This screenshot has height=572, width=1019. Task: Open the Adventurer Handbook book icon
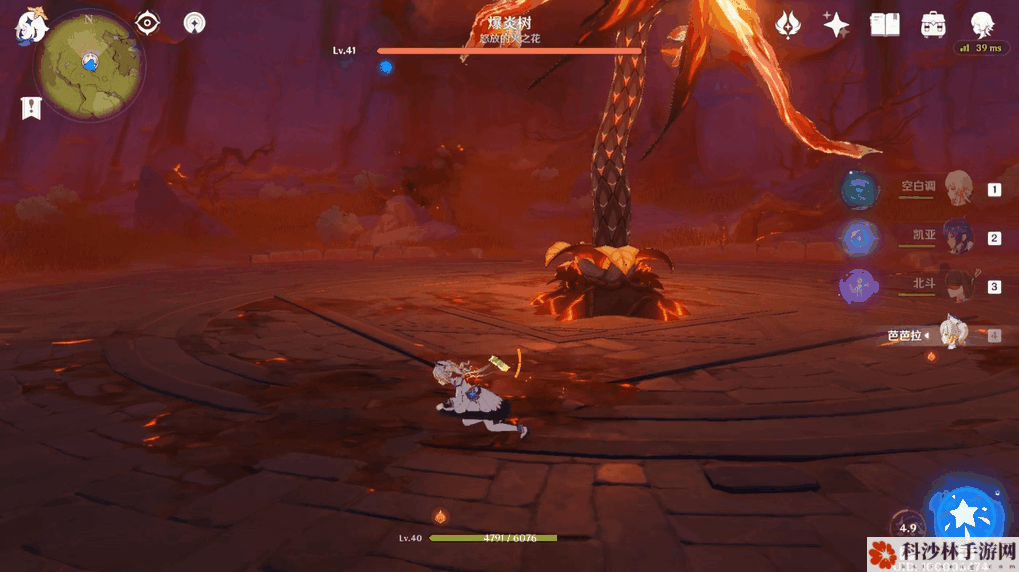pyautogui.click(x=885, y=25)
